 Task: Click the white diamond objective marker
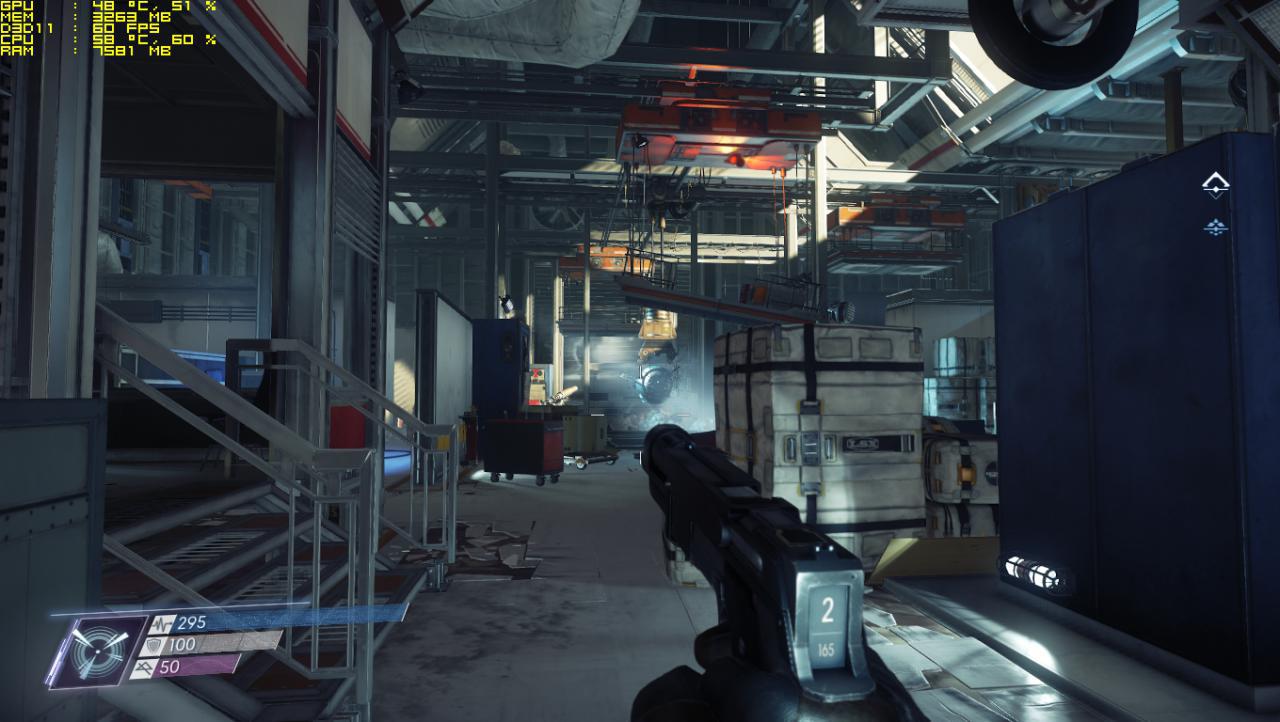1215,185
